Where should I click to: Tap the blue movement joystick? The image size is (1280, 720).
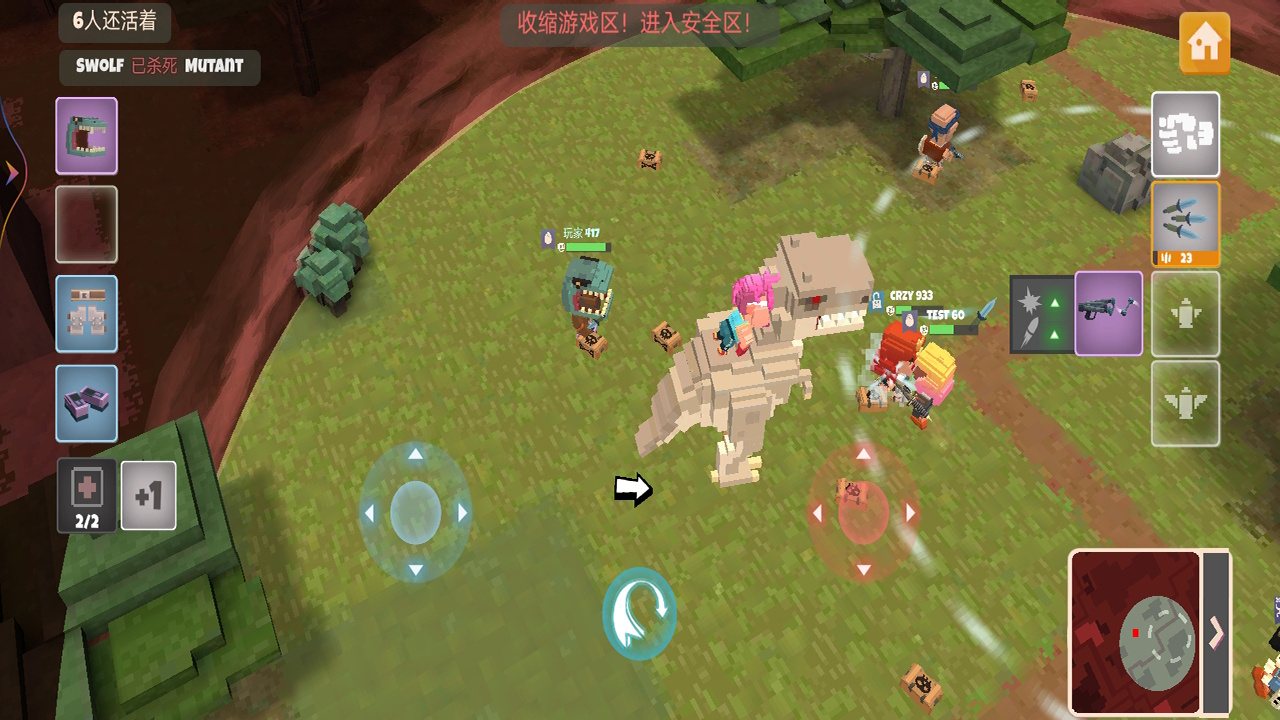pyautogui.click(x=415, y=512)
